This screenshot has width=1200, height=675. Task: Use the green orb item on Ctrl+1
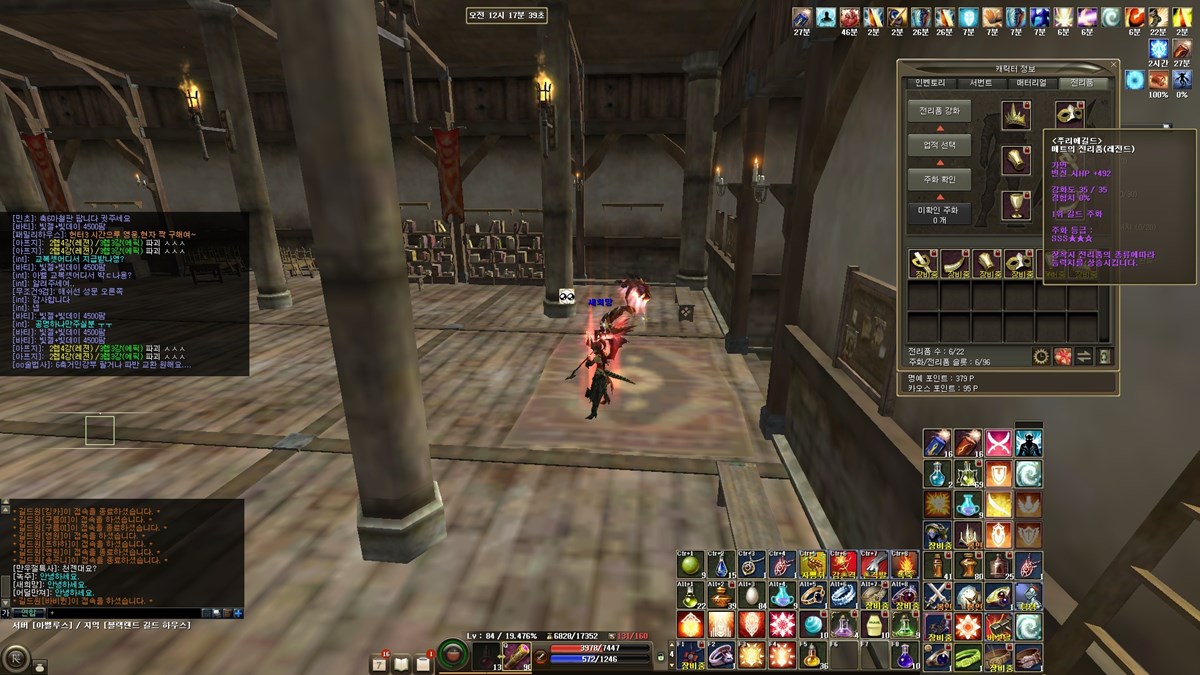click(x=690, y=565)
